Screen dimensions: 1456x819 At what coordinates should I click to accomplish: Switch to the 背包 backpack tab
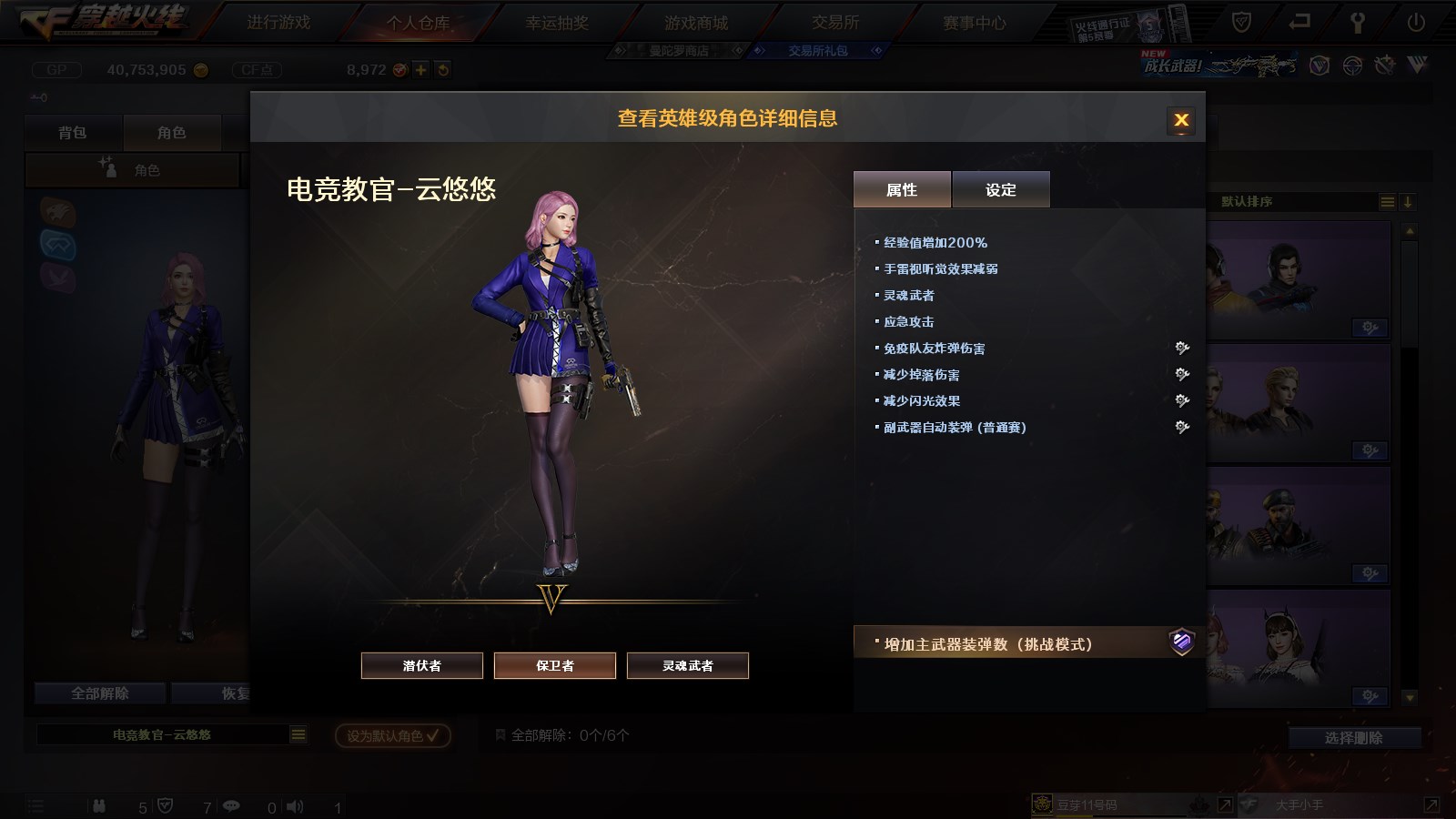pyautogui.click(x=73, y=133)
